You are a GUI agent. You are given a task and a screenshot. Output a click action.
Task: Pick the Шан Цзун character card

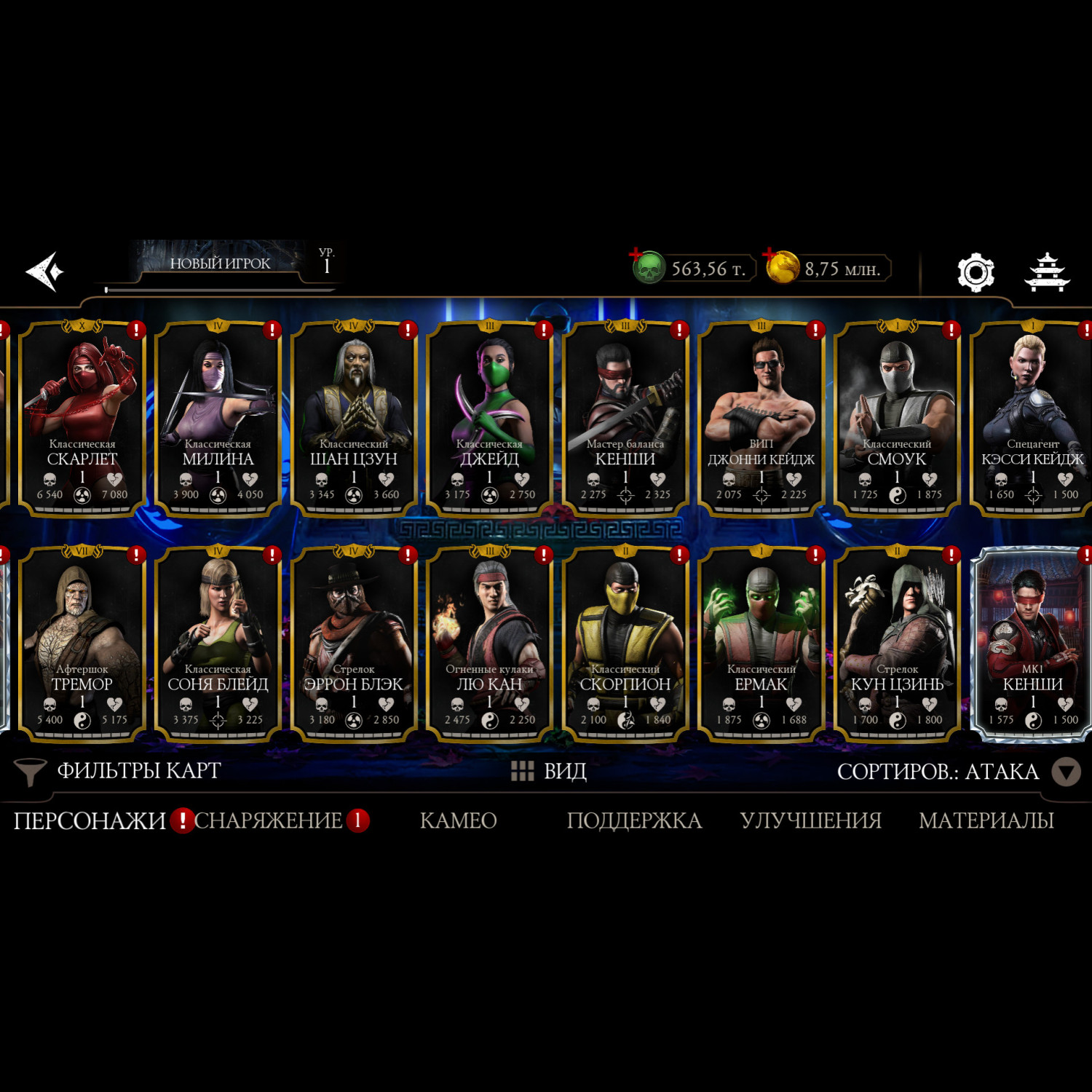354,419
